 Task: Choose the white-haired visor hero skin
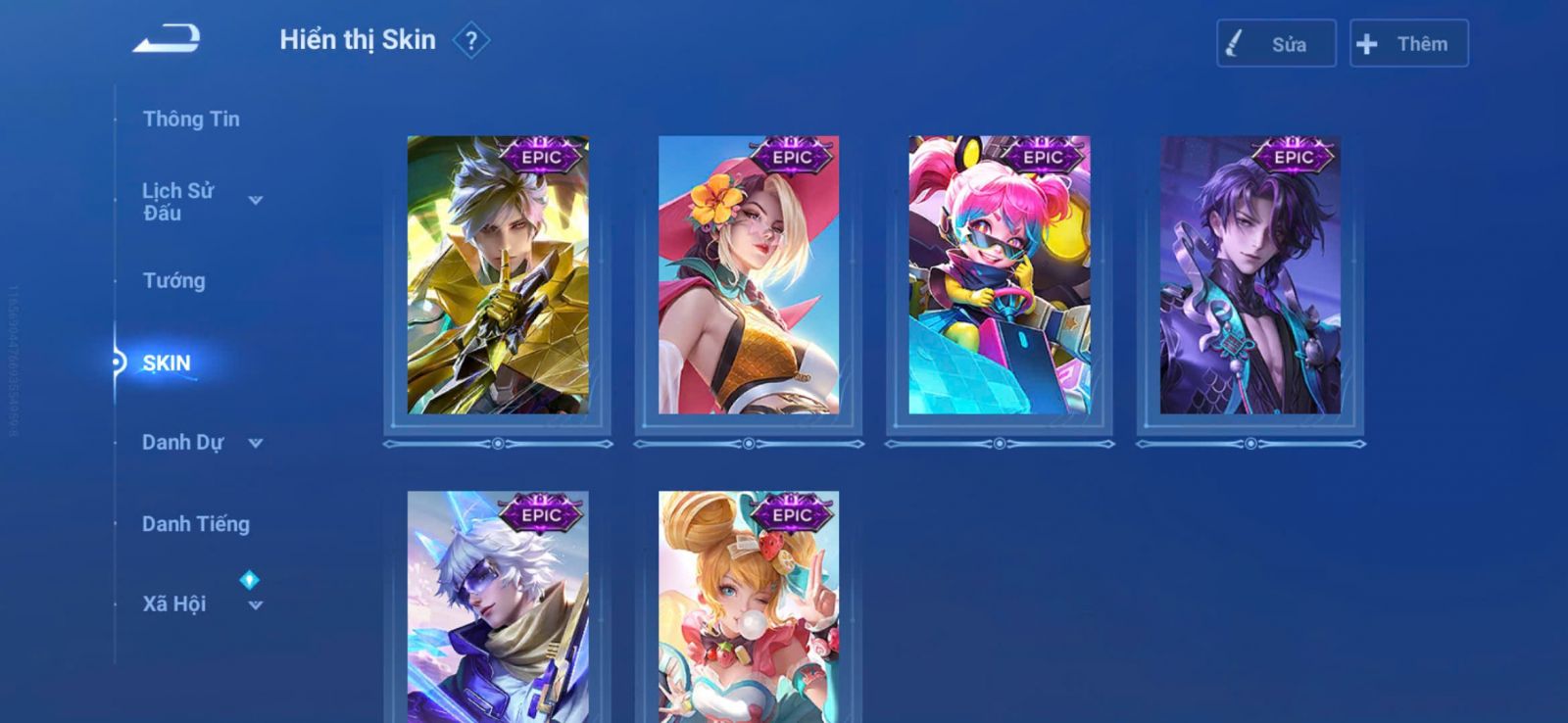coord(498,607)
